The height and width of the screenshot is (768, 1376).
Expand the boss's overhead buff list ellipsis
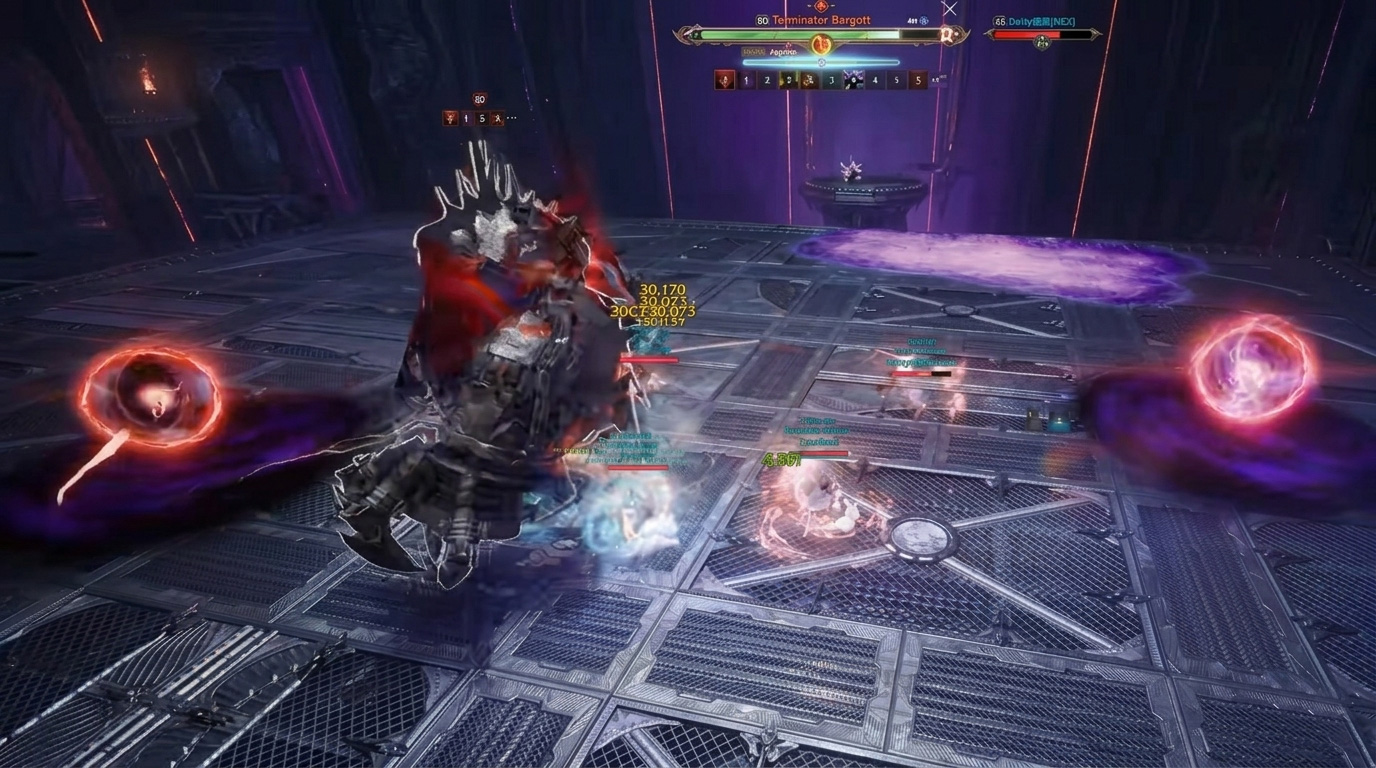(x=513, y=118)
